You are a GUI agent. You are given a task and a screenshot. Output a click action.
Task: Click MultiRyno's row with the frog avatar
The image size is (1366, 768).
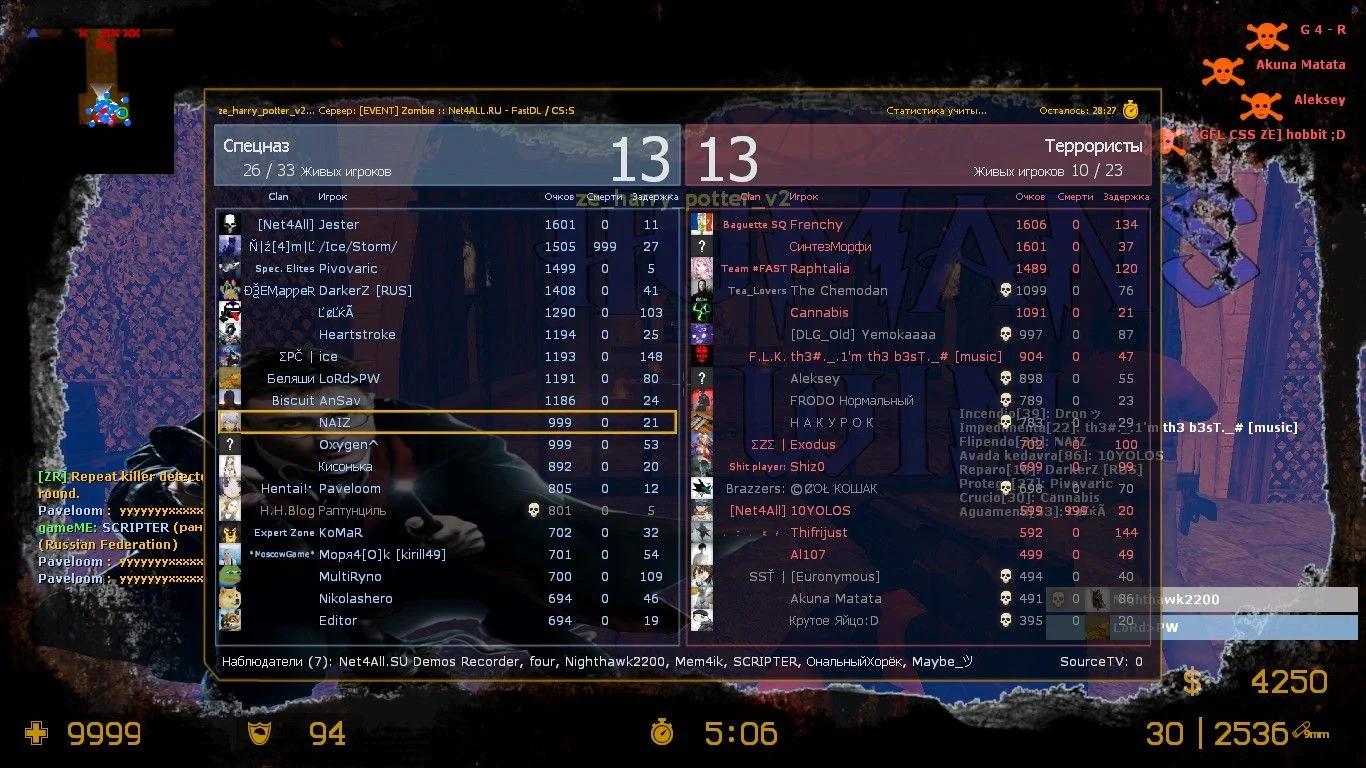(x=446, y=577)
